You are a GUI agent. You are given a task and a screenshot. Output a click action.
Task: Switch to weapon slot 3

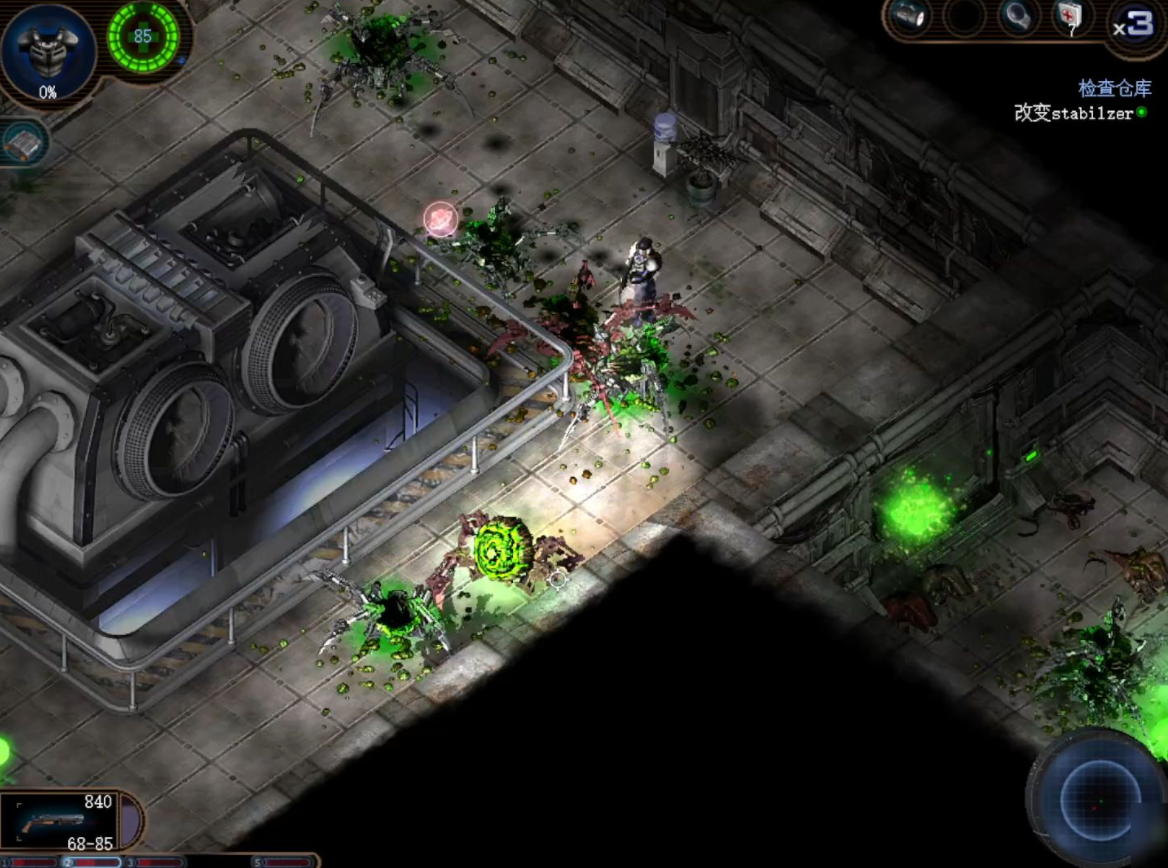156,861
